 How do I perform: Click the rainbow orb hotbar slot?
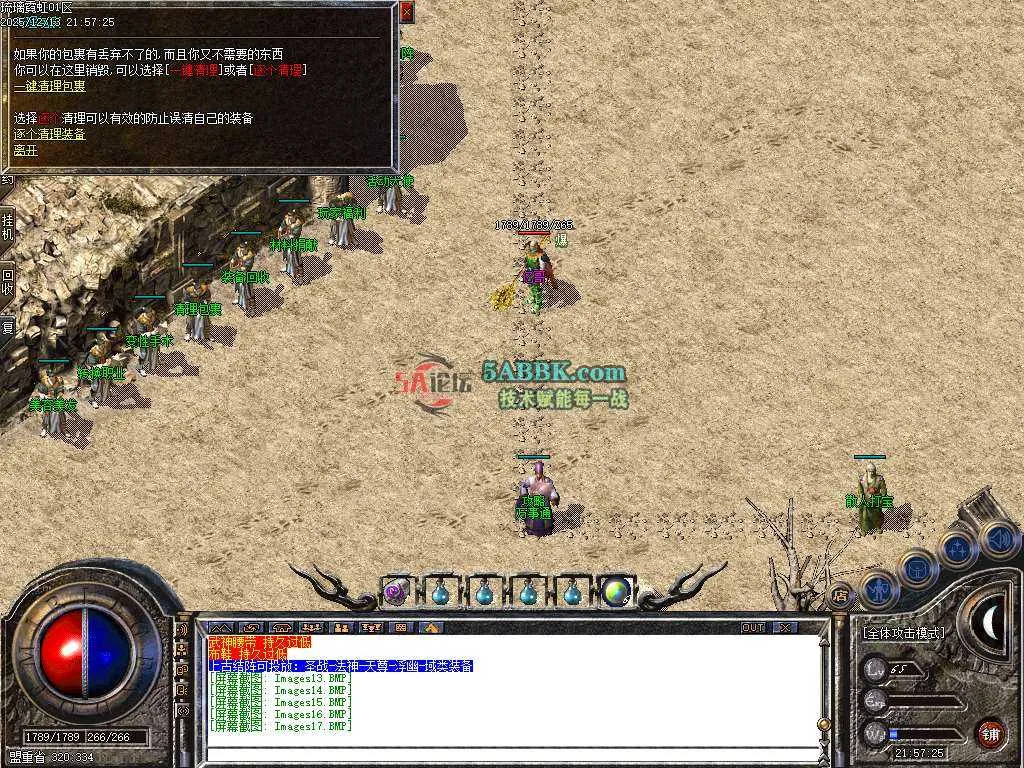pyautogui.click(x=615, y=592)
